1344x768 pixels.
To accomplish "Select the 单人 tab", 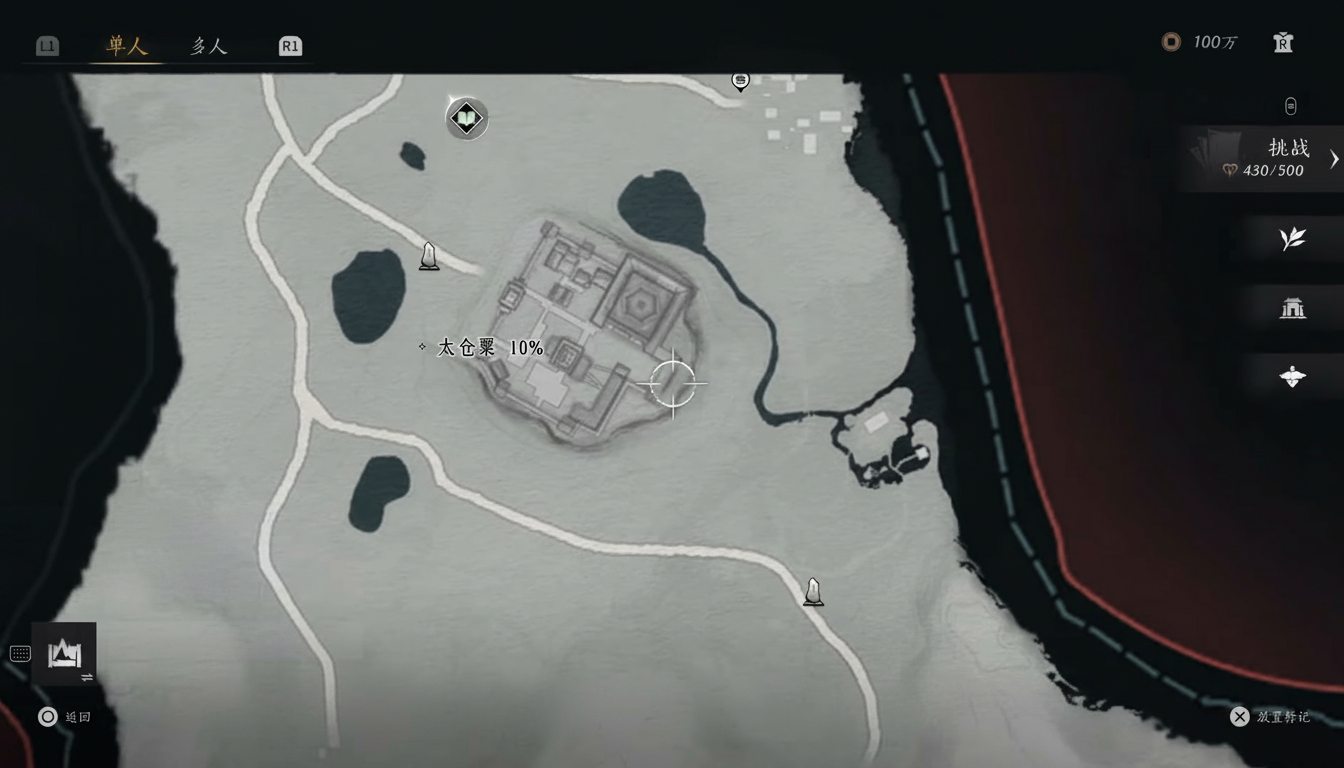I will (126, 46).
